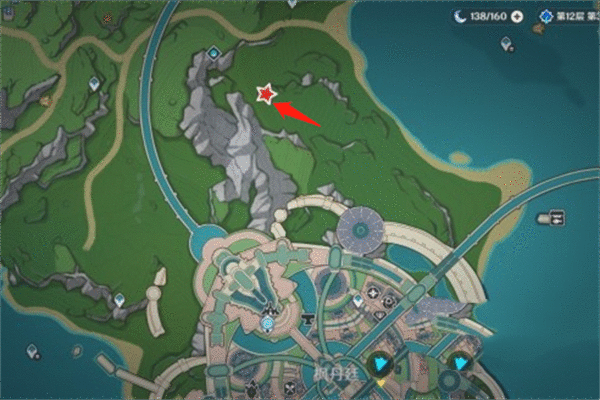
Task: Click the camera icon on the eastern sea
Action: 551,217
